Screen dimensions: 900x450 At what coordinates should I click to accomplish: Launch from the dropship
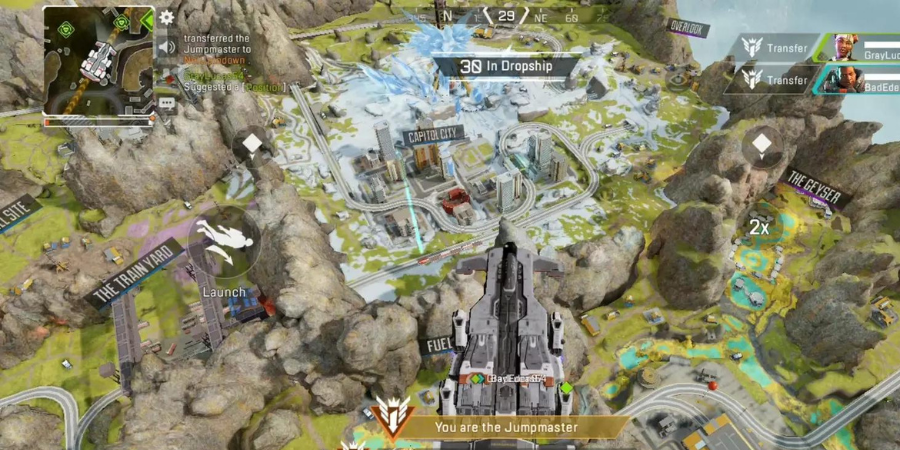tap(224, 244)
